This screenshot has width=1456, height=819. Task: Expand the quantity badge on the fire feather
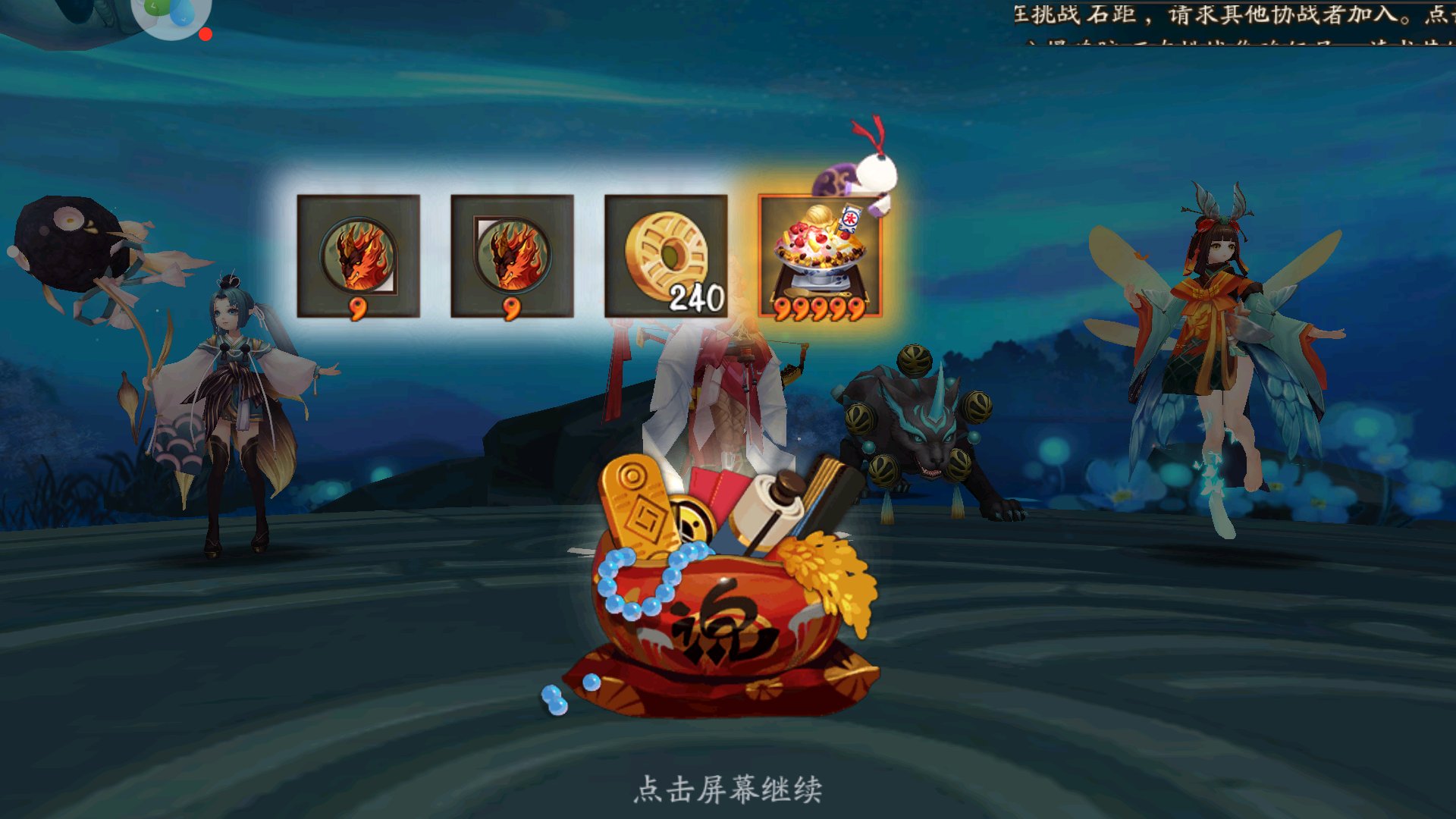[x=358, y=309]
